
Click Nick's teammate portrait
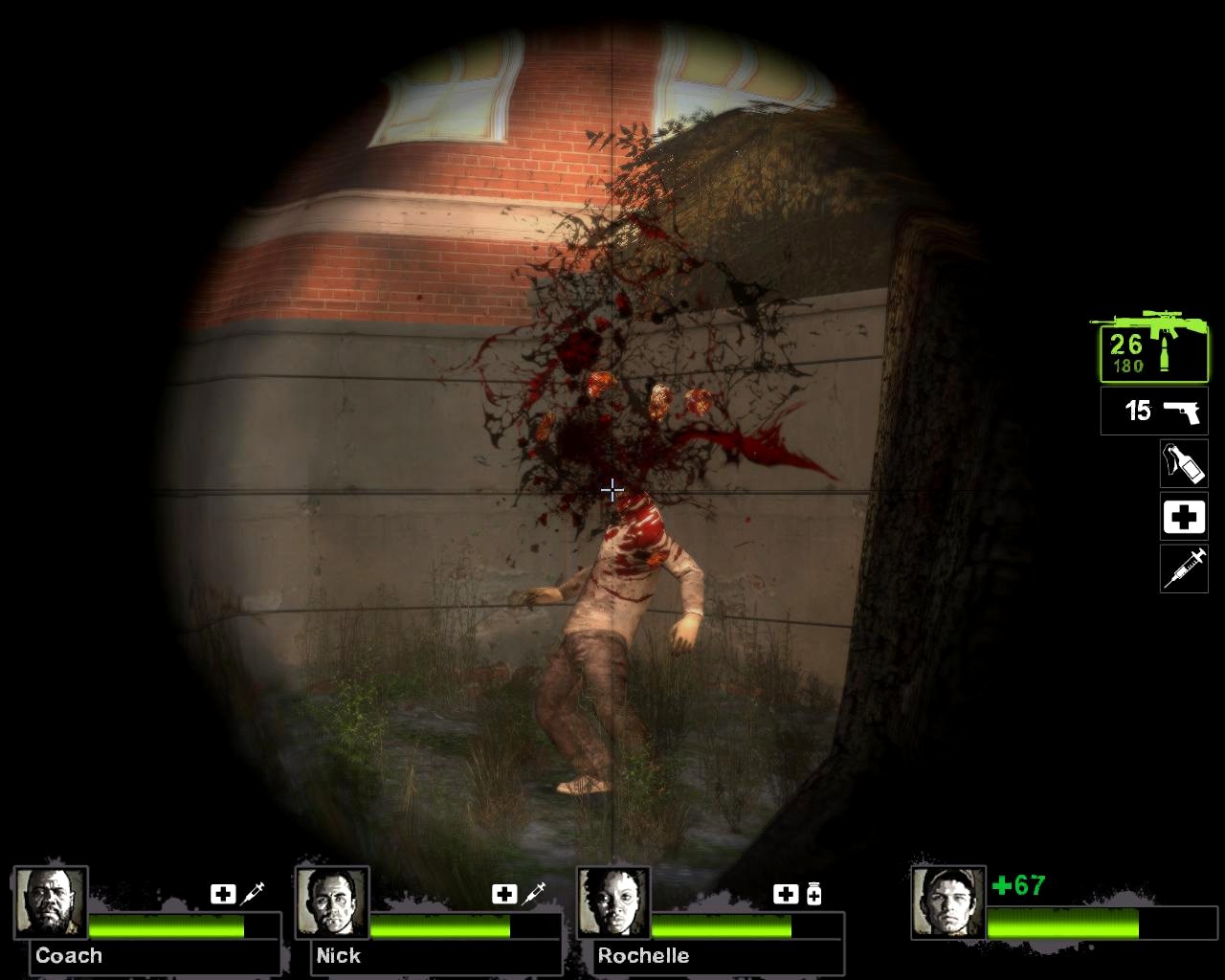tap(332, 903)
